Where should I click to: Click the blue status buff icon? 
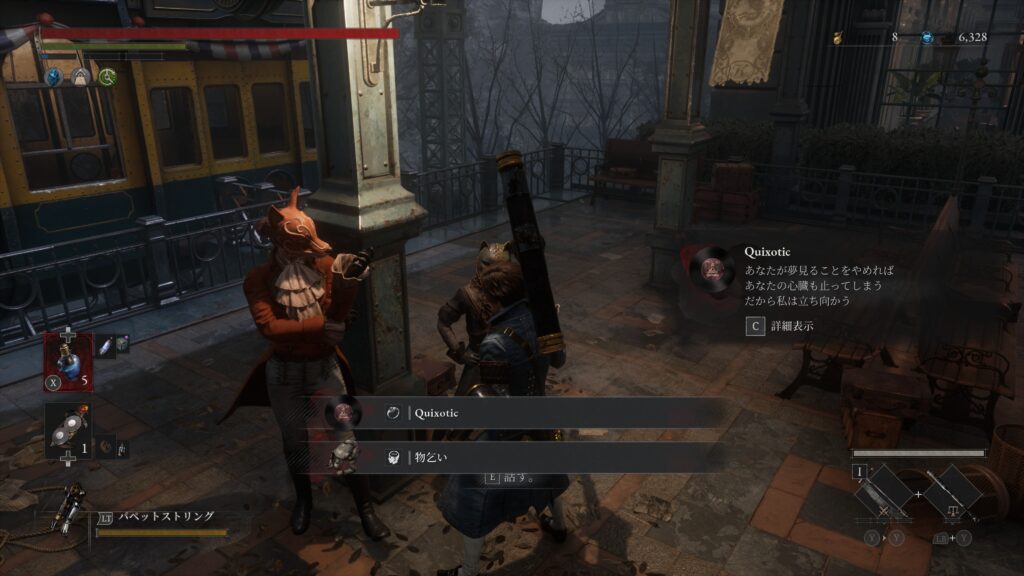[54, 76]
